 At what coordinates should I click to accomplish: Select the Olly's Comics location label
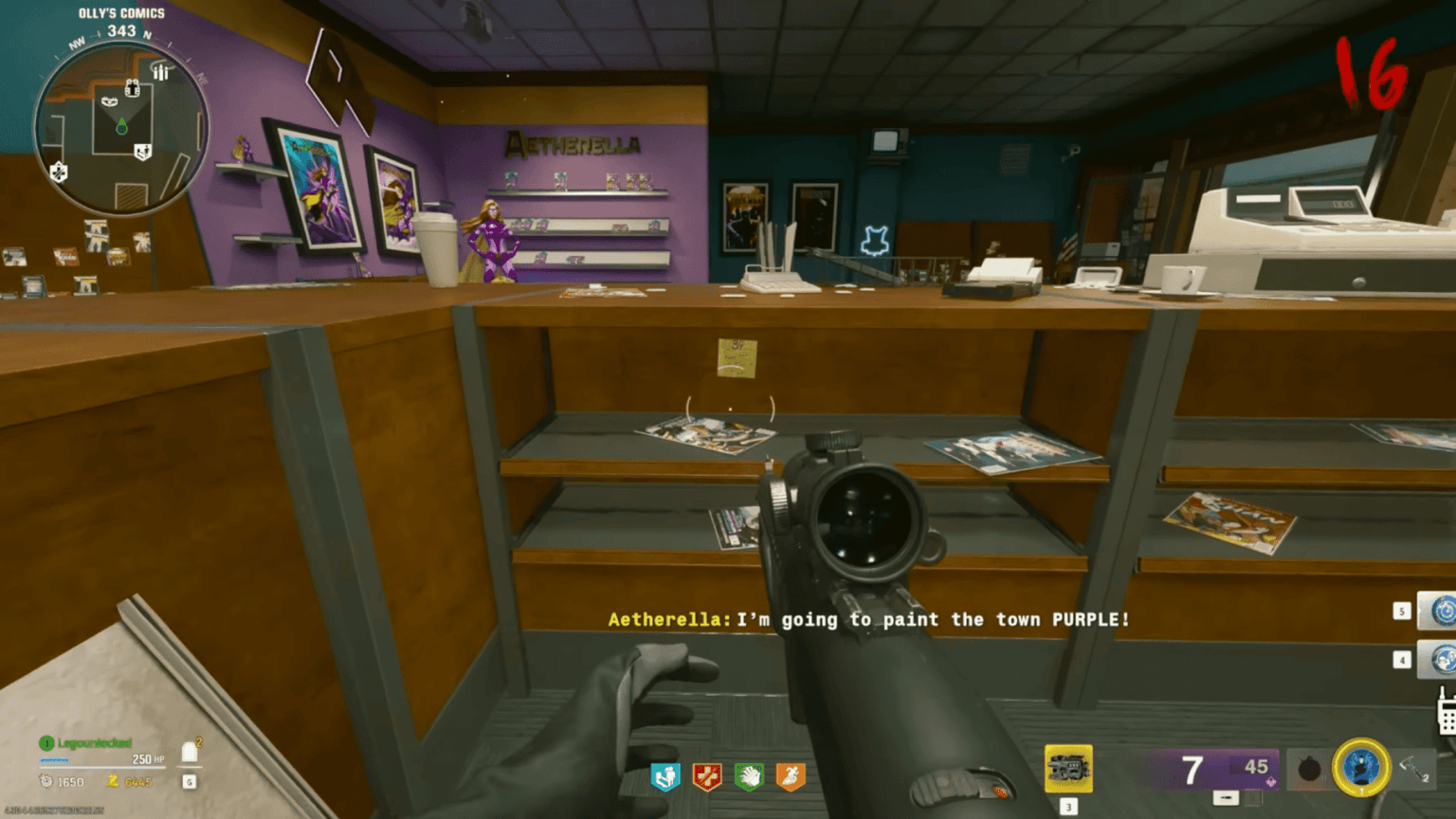119,11
